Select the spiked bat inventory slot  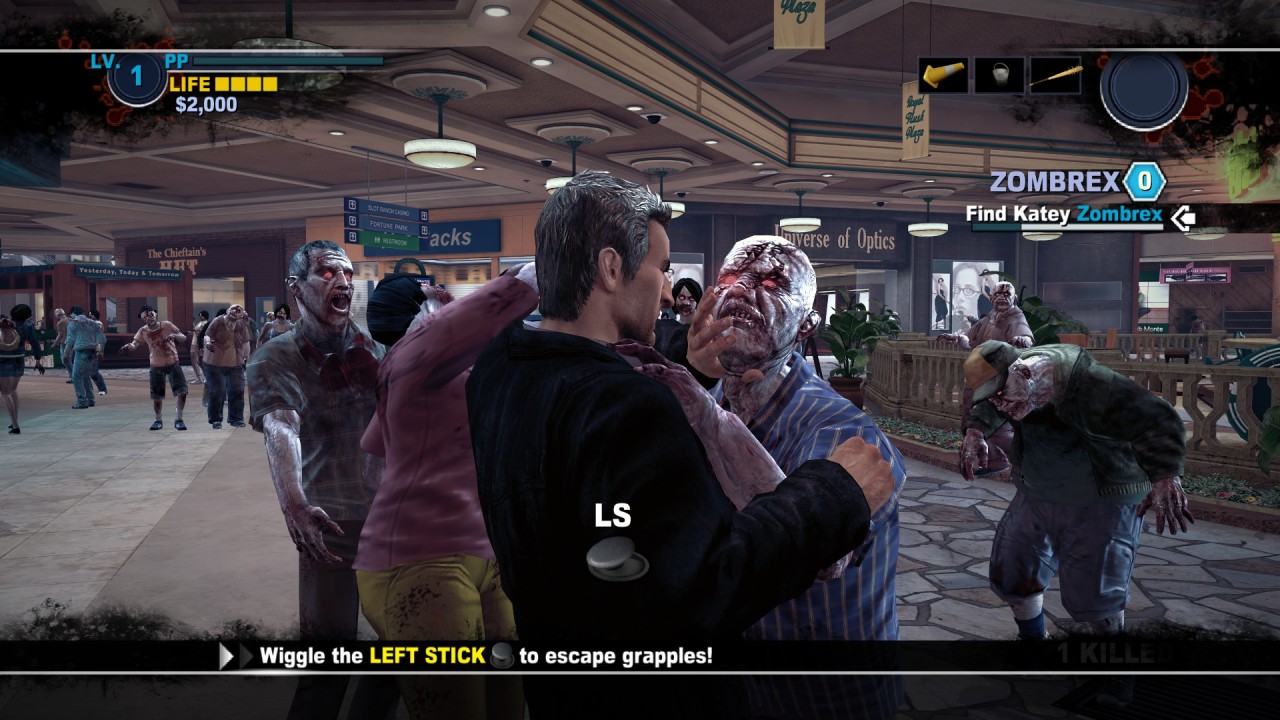pos(1055,75)
